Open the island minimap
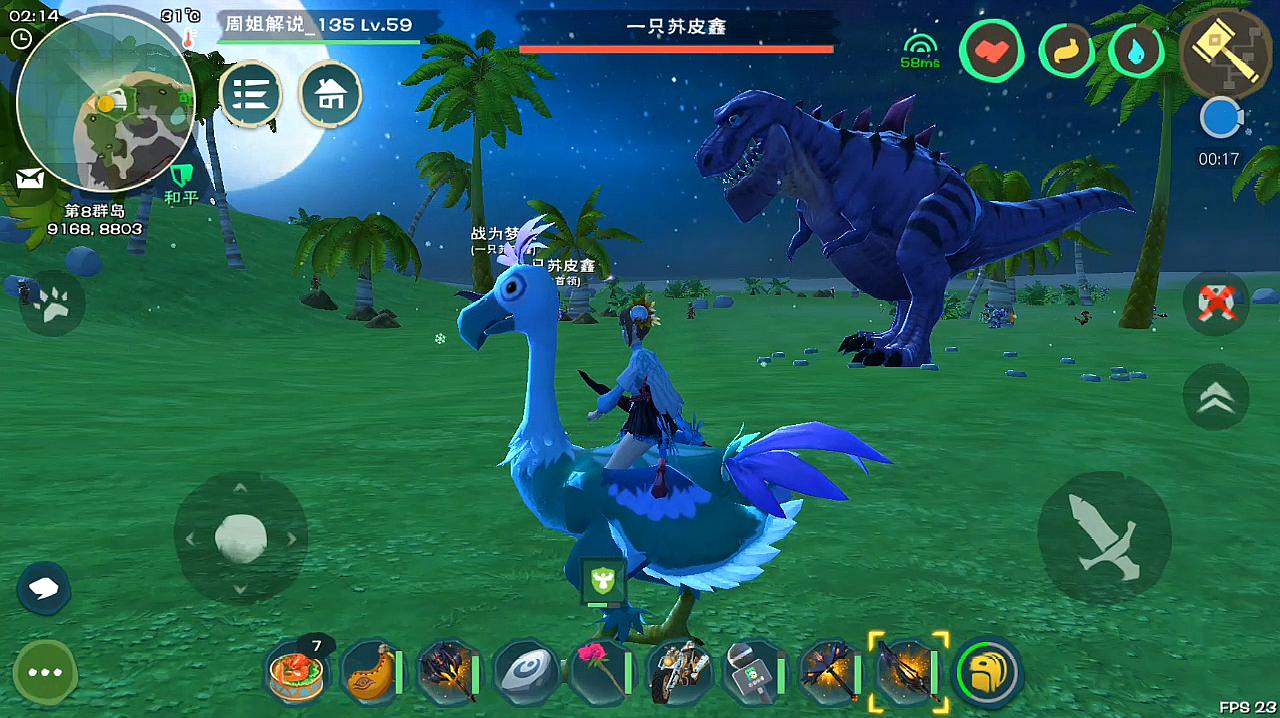Screen dimensions: 1280x718 coord(105,105)
